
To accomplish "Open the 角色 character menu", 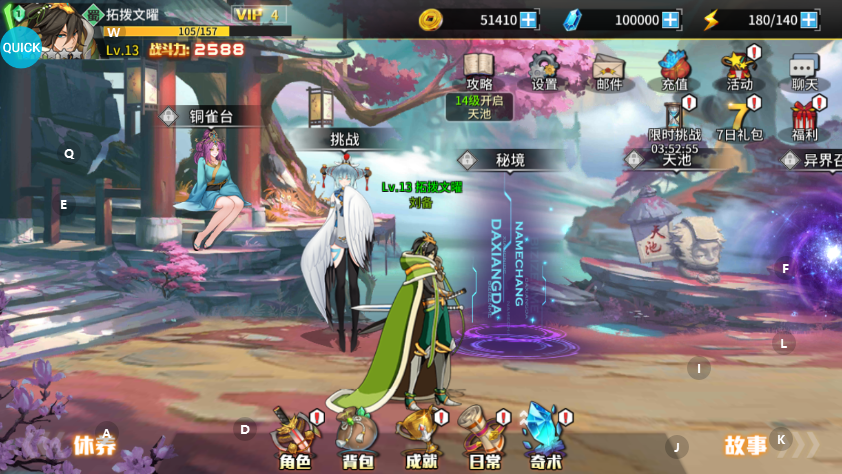I will click(295, 437).
